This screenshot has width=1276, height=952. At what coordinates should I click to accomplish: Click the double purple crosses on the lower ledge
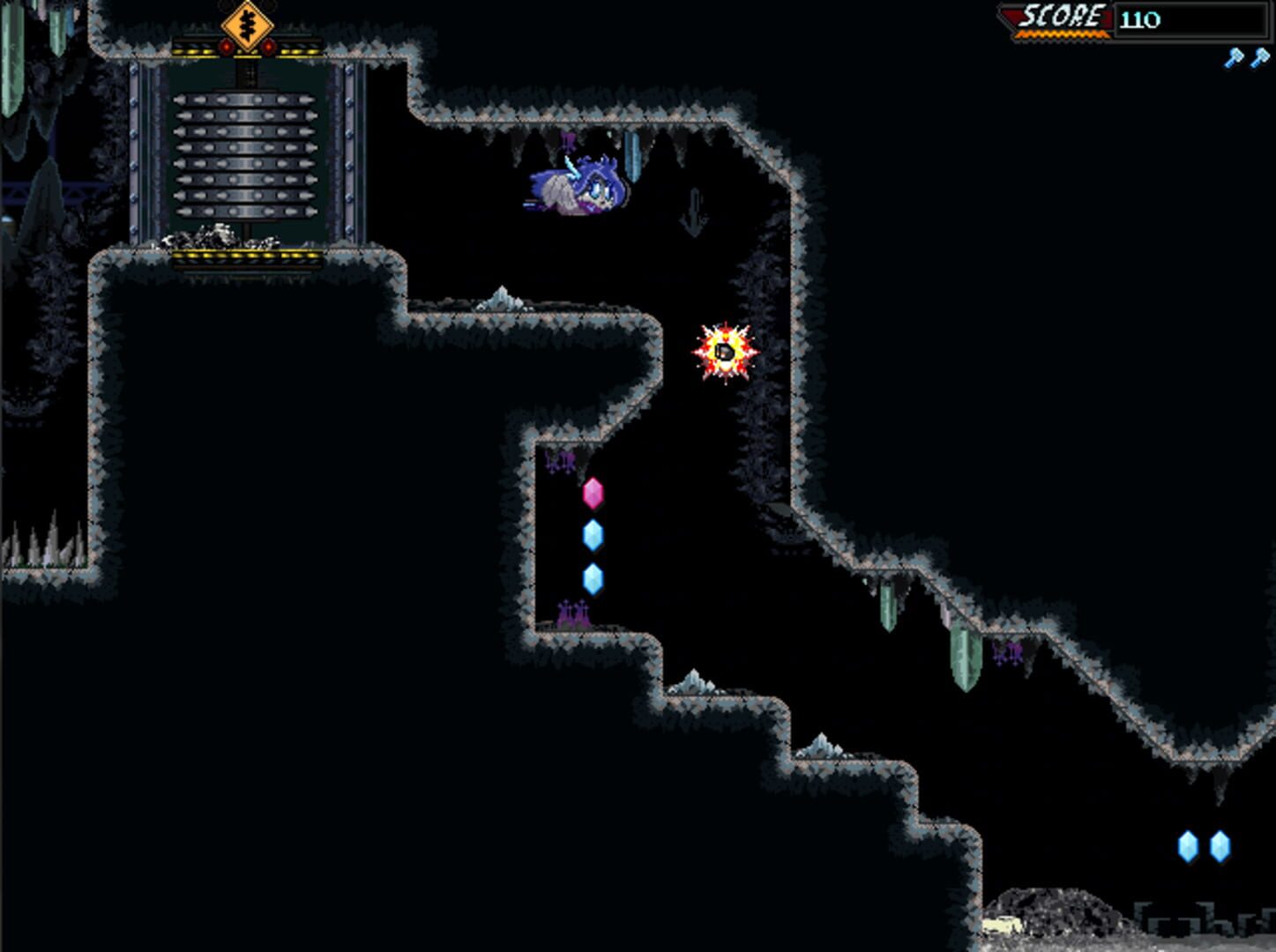click(x=574, y=610)
